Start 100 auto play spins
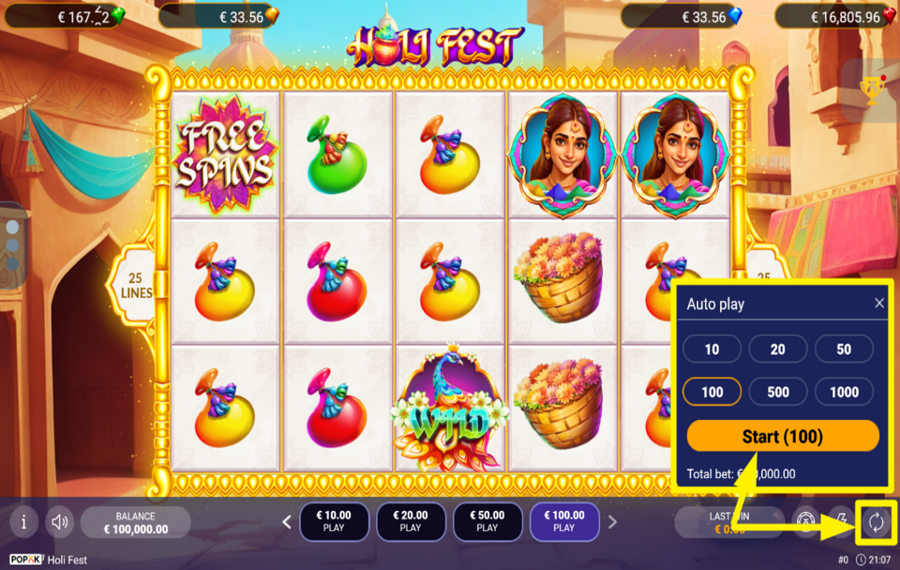Screen dimensions: 900x570 tap(782, 436)
